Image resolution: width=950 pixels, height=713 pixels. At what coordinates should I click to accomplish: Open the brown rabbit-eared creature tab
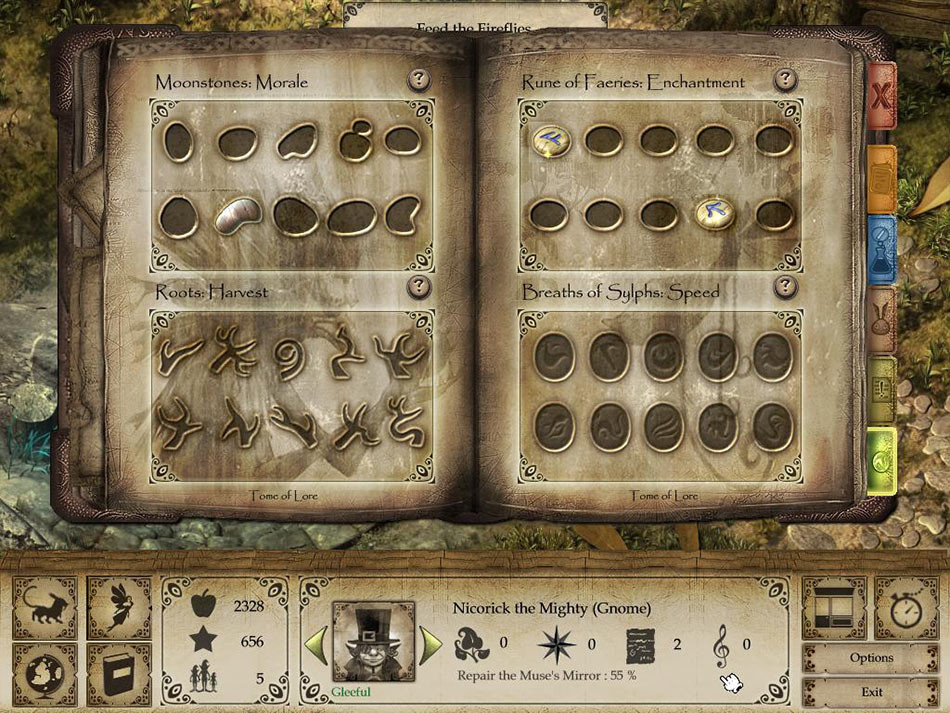tap(881, 319)
